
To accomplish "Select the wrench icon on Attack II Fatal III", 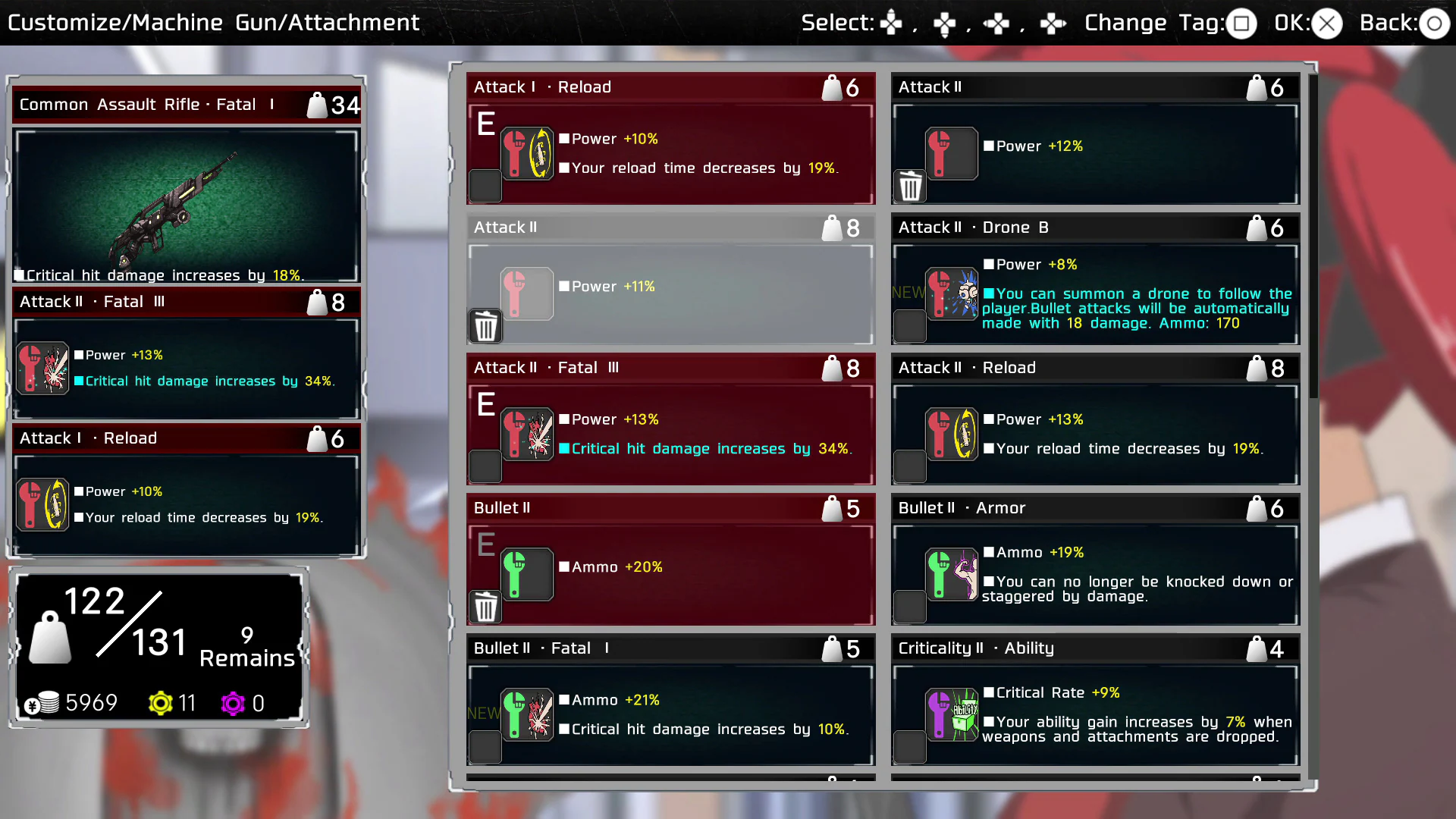I will coord(528,435).
